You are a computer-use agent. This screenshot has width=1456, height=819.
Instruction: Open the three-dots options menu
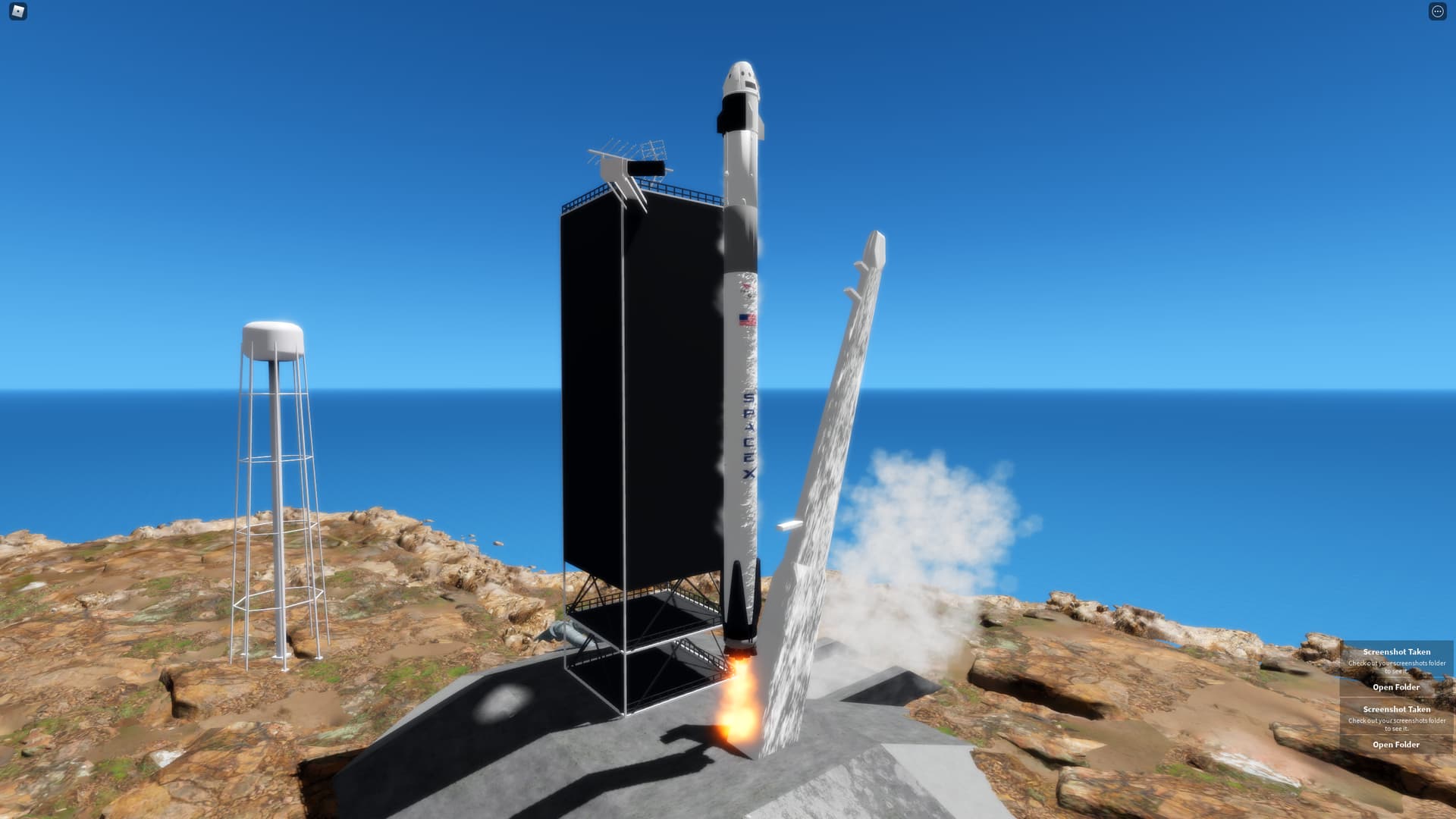tap(1437, 11)
